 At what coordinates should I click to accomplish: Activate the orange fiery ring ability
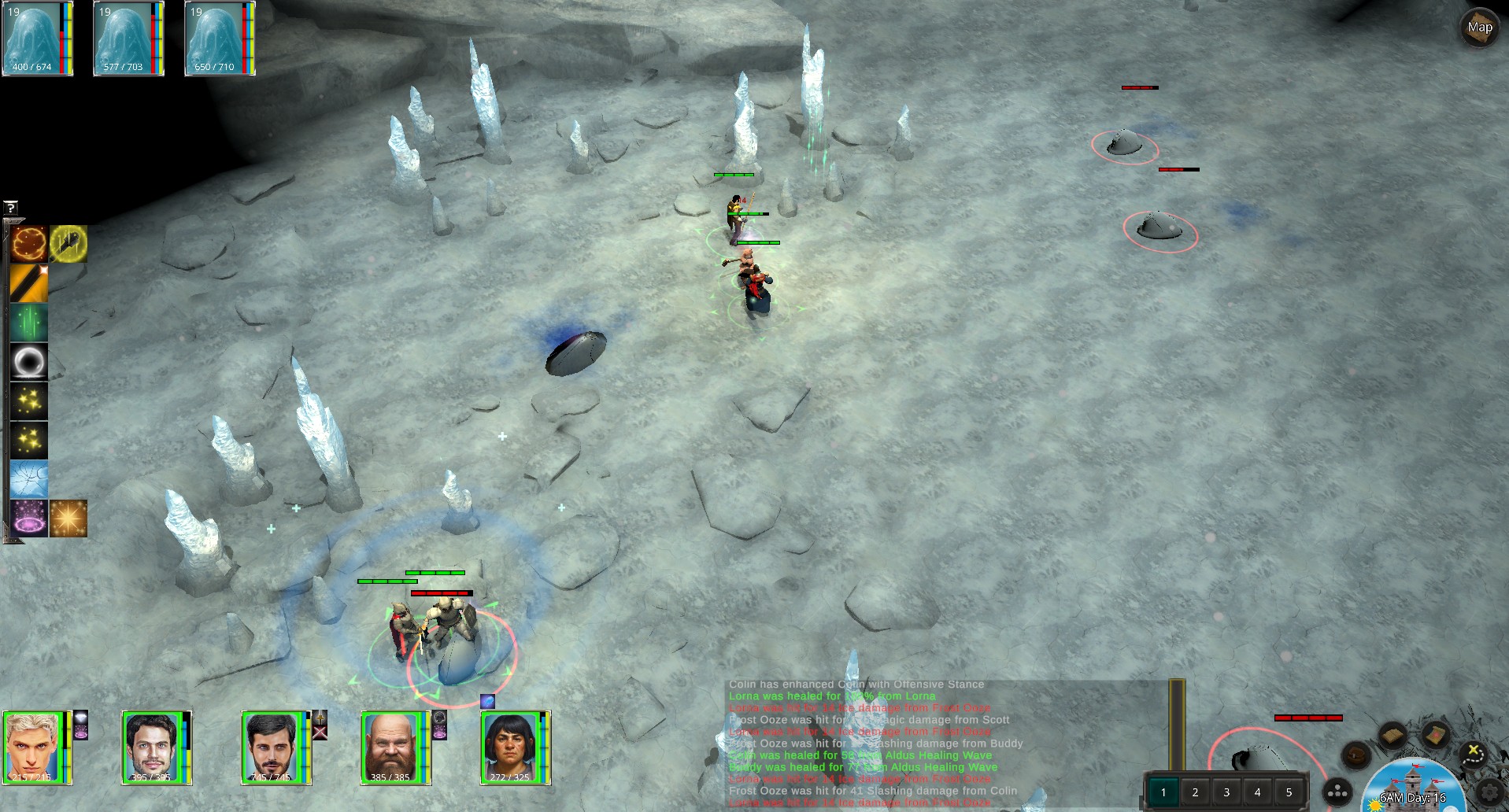[x=29, y=244]
